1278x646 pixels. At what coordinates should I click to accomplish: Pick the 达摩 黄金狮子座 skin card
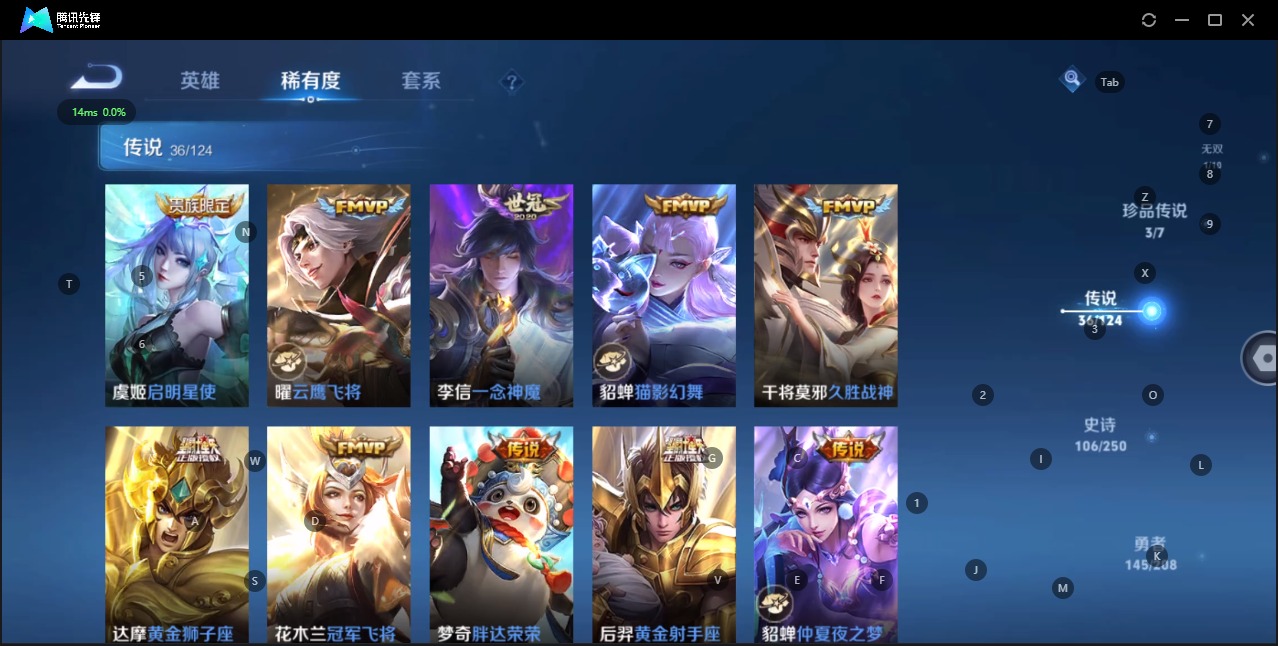pos(177,535)
